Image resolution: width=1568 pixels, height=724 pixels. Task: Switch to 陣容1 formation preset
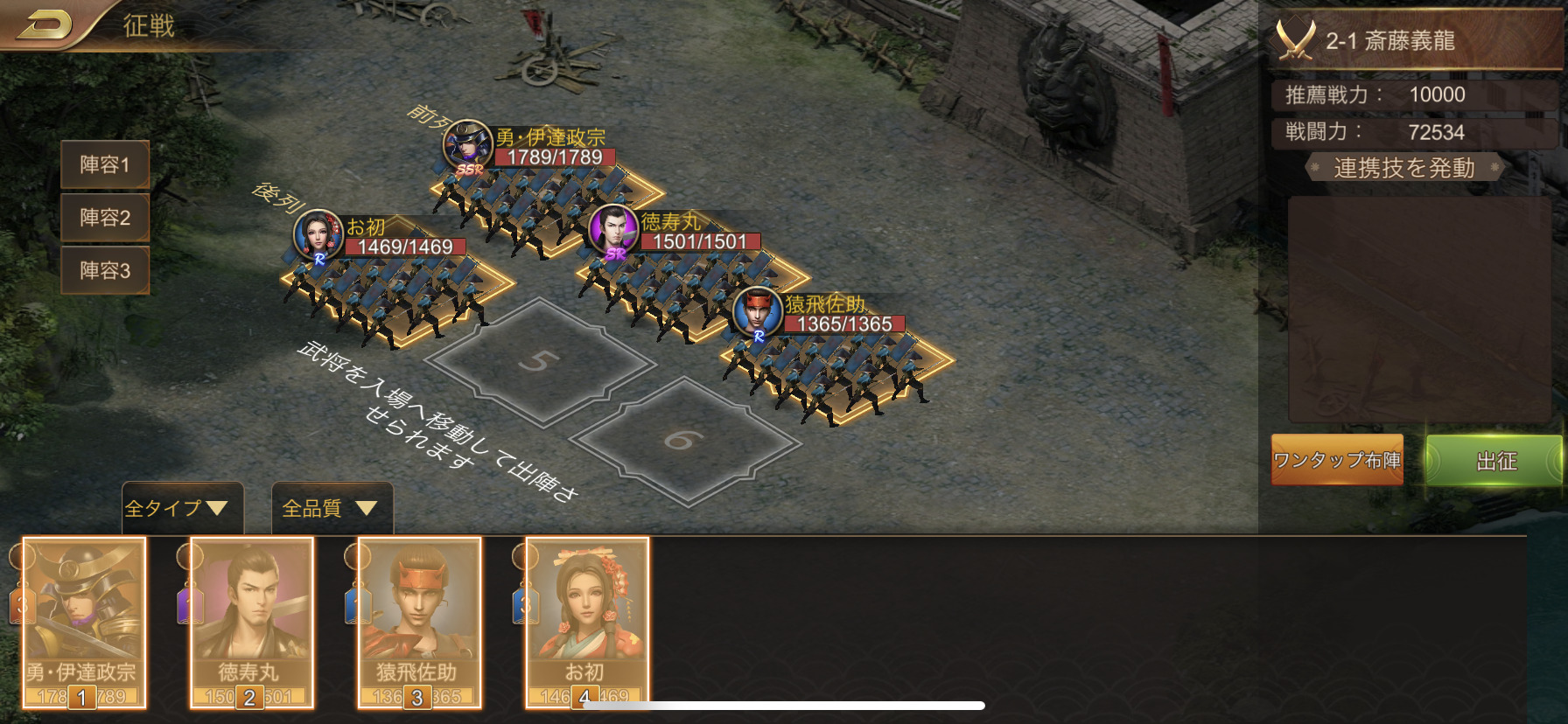(x=105, y=164)
